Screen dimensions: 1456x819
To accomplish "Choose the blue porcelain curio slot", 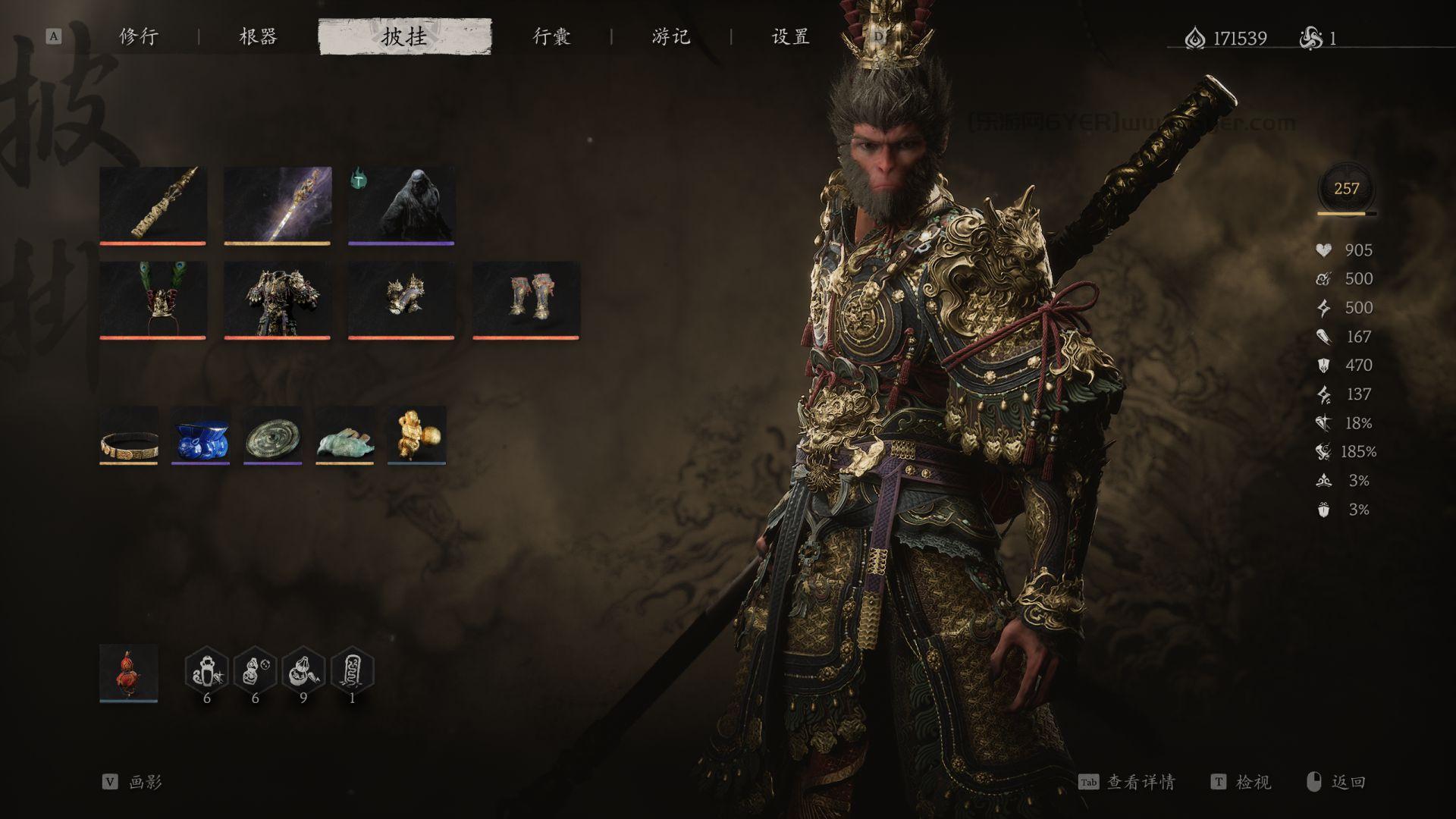I will coord(200,435).
